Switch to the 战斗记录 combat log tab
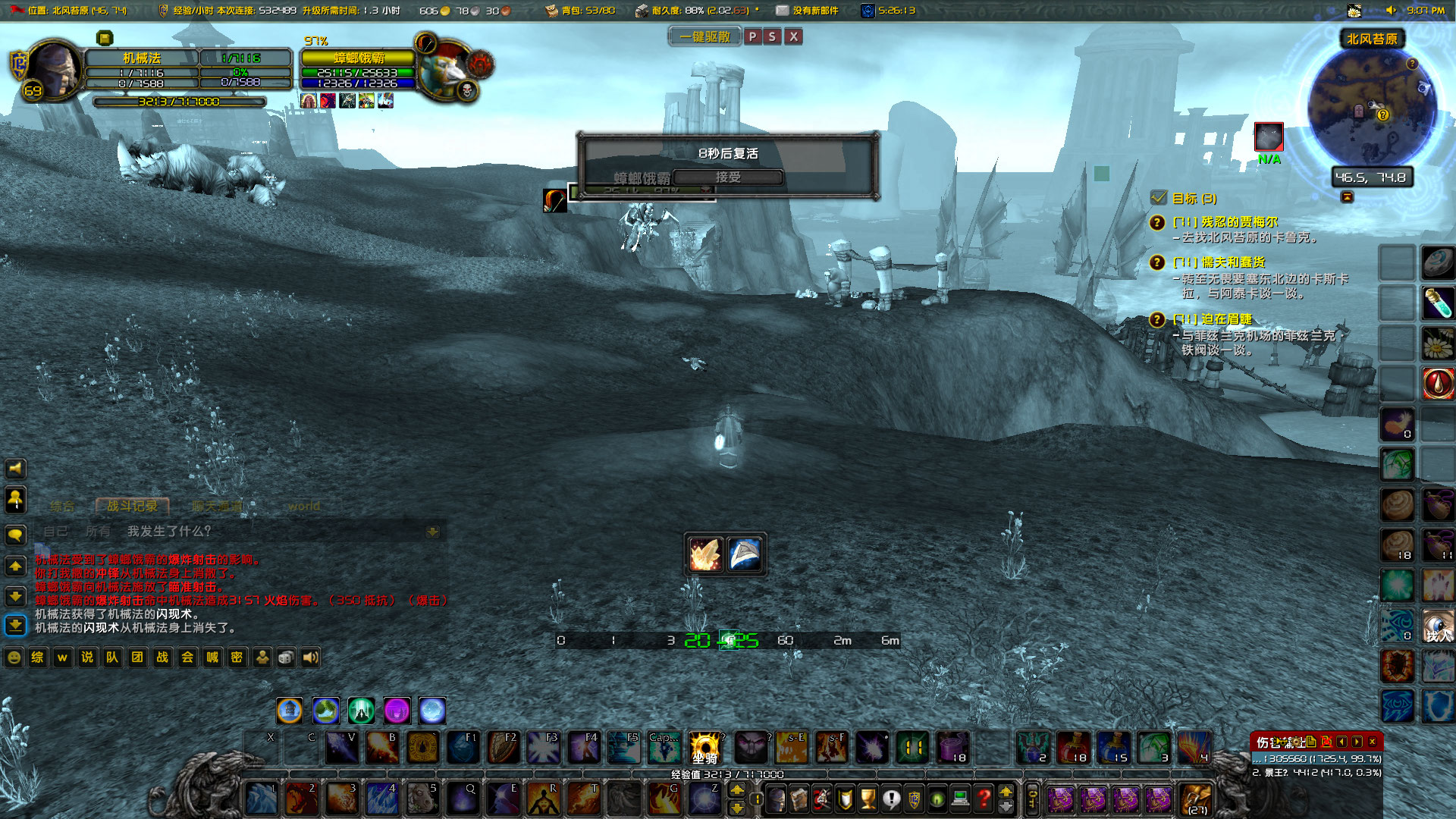 pyautogui.click(x=132, y=506)
